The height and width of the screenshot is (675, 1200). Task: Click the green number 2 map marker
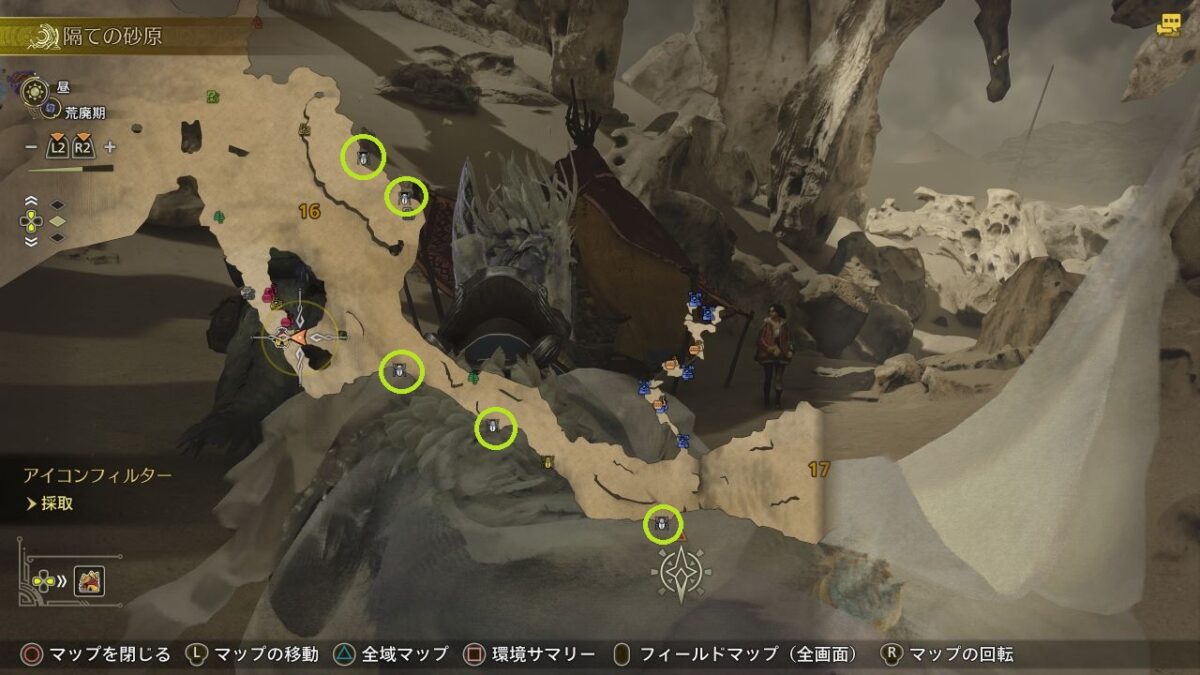coord(213,96)
